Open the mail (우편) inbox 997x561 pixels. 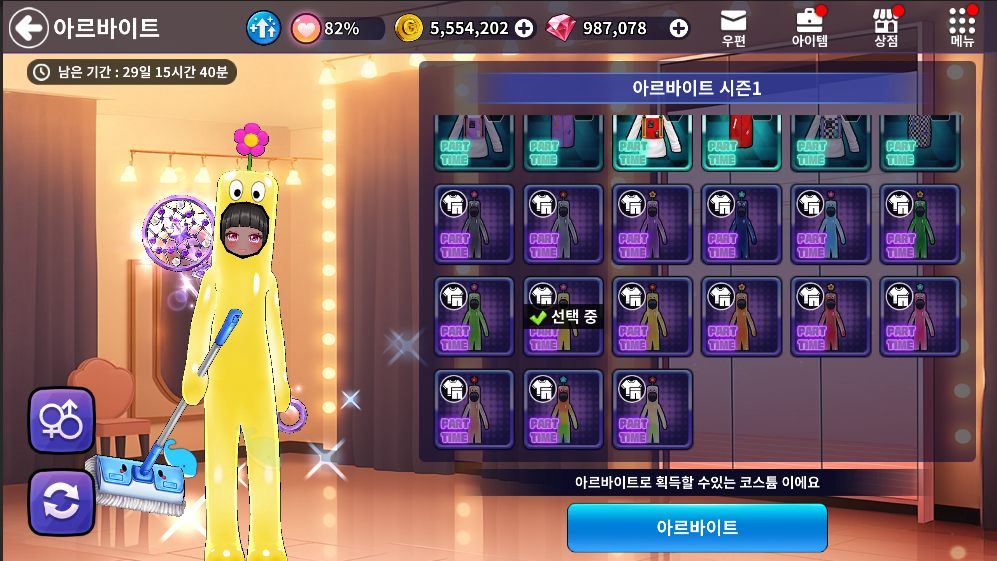[x=733, y=28]
